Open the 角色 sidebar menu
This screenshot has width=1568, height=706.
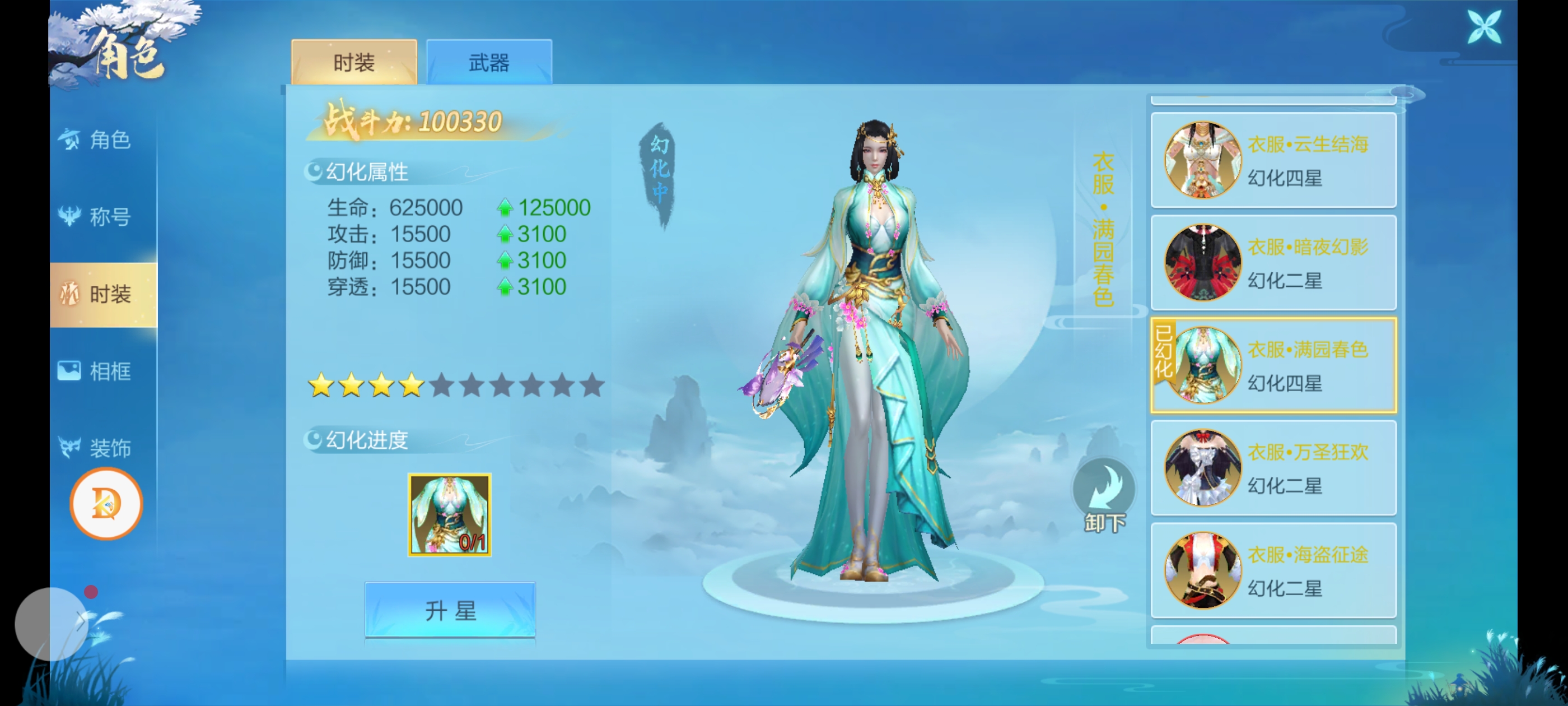104,140
